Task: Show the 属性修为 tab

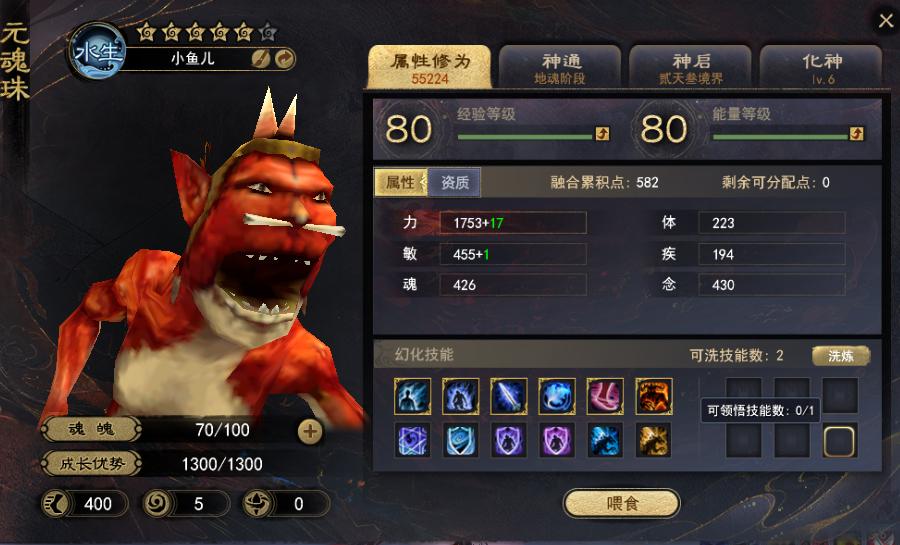Action: click(x=430, y=67)
